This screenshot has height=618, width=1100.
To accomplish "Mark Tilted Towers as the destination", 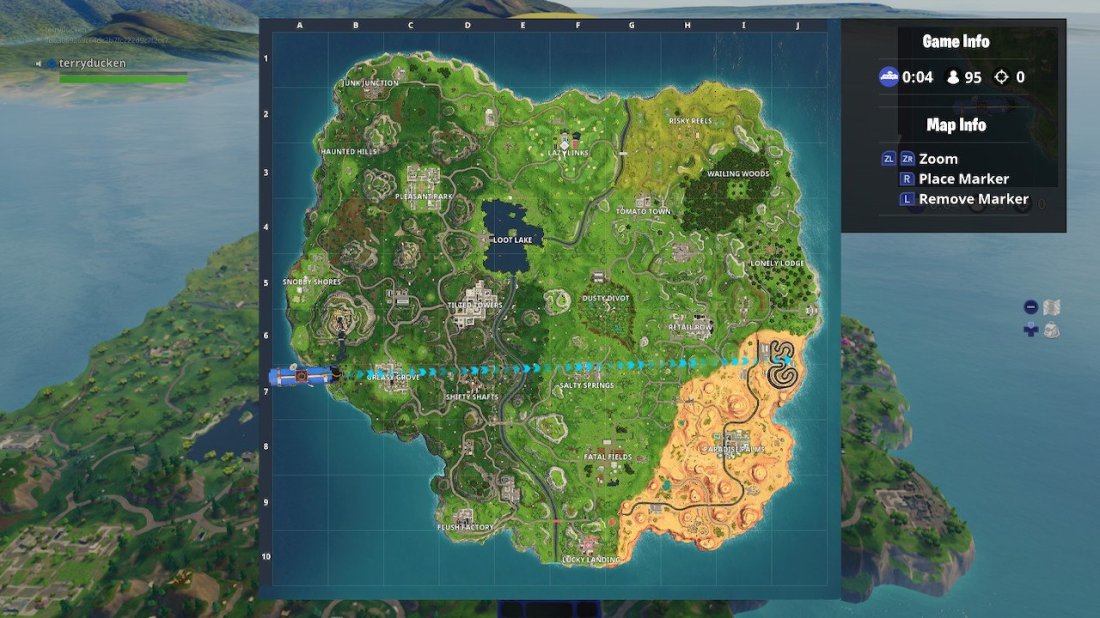I will pos(474,304).
